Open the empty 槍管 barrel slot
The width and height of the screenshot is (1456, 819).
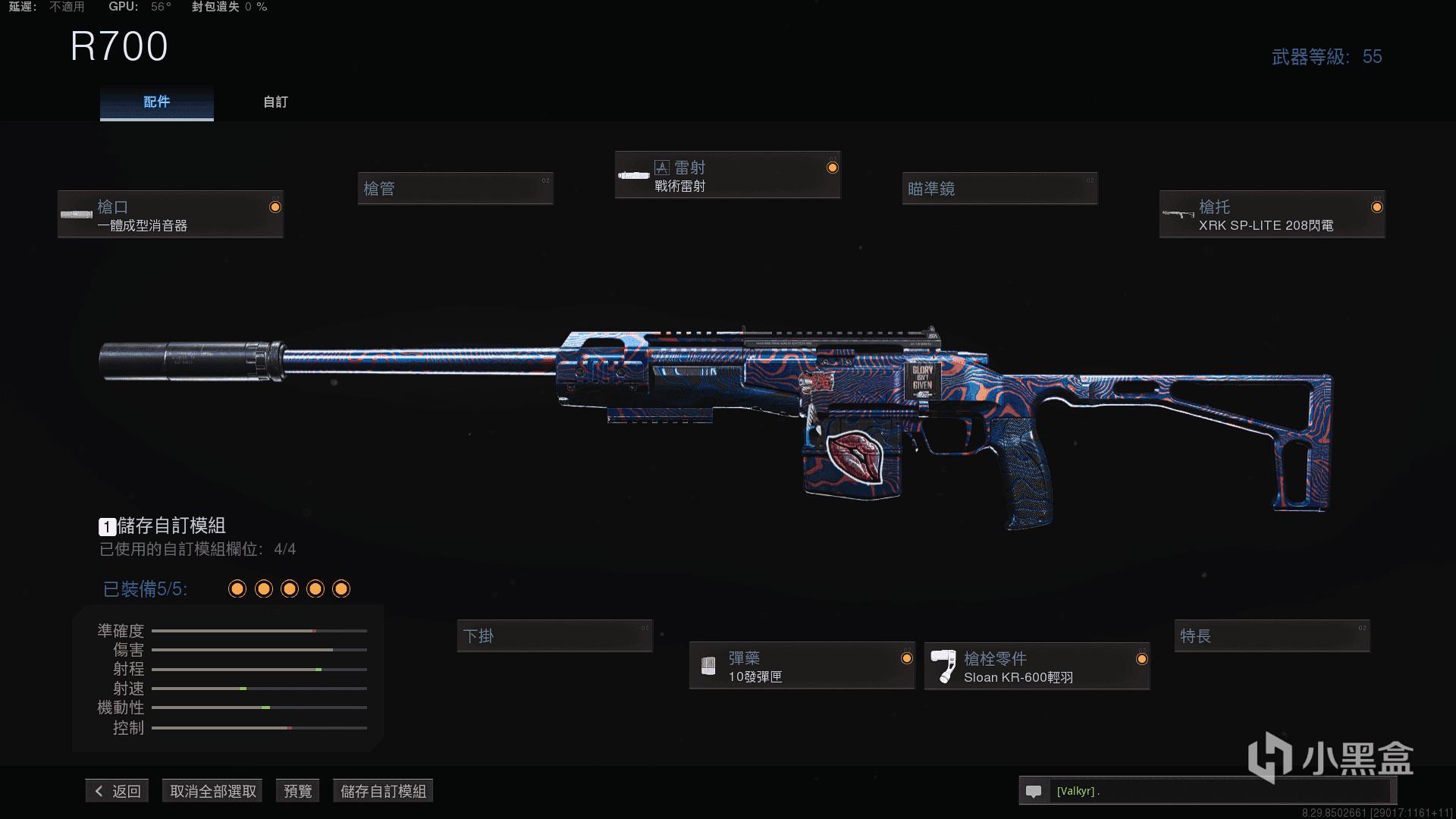pyautogui.click(x=455, y=189)
